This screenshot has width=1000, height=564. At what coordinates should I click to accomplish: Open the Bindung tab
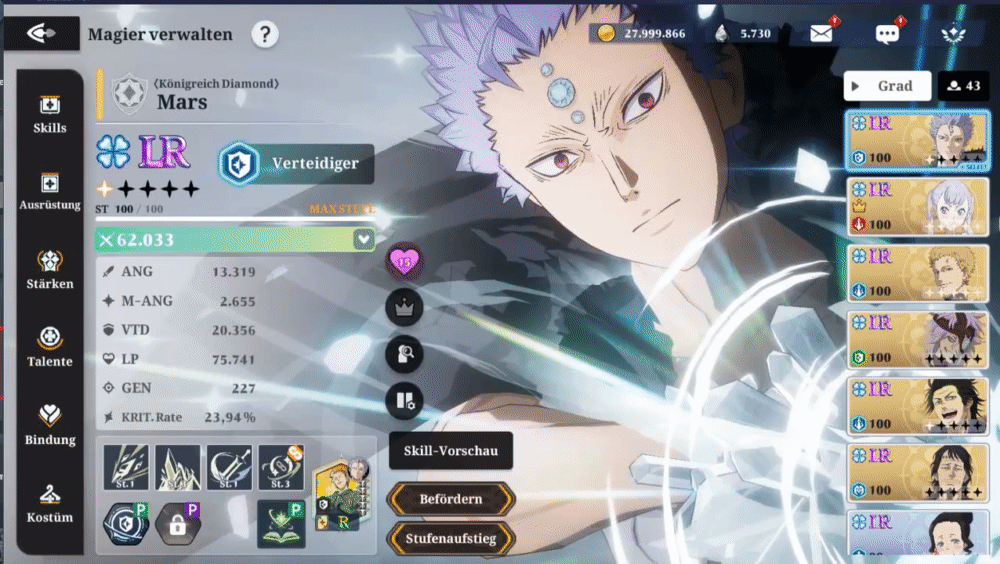coord(50,426)
